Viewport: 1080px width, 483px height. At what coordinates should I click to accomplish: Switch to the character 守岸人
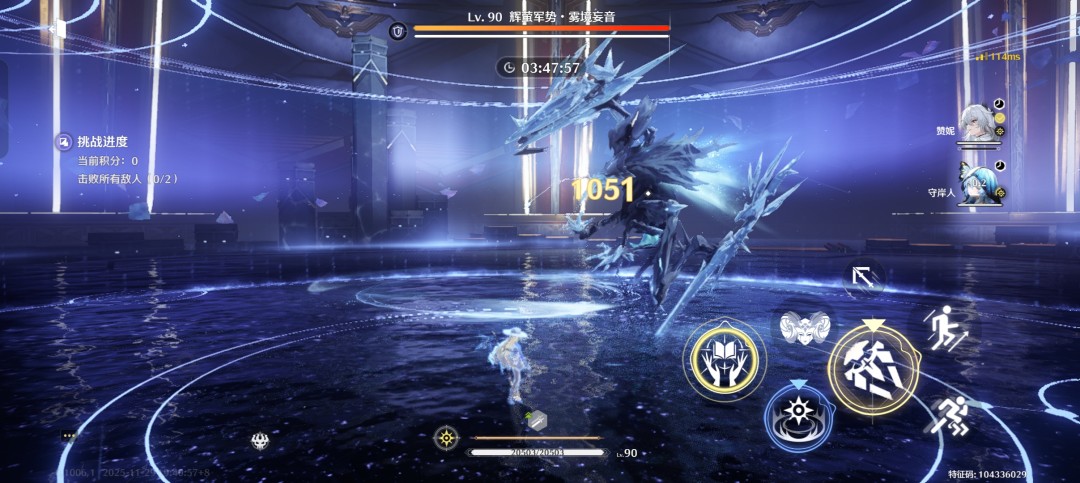[978, 184]
